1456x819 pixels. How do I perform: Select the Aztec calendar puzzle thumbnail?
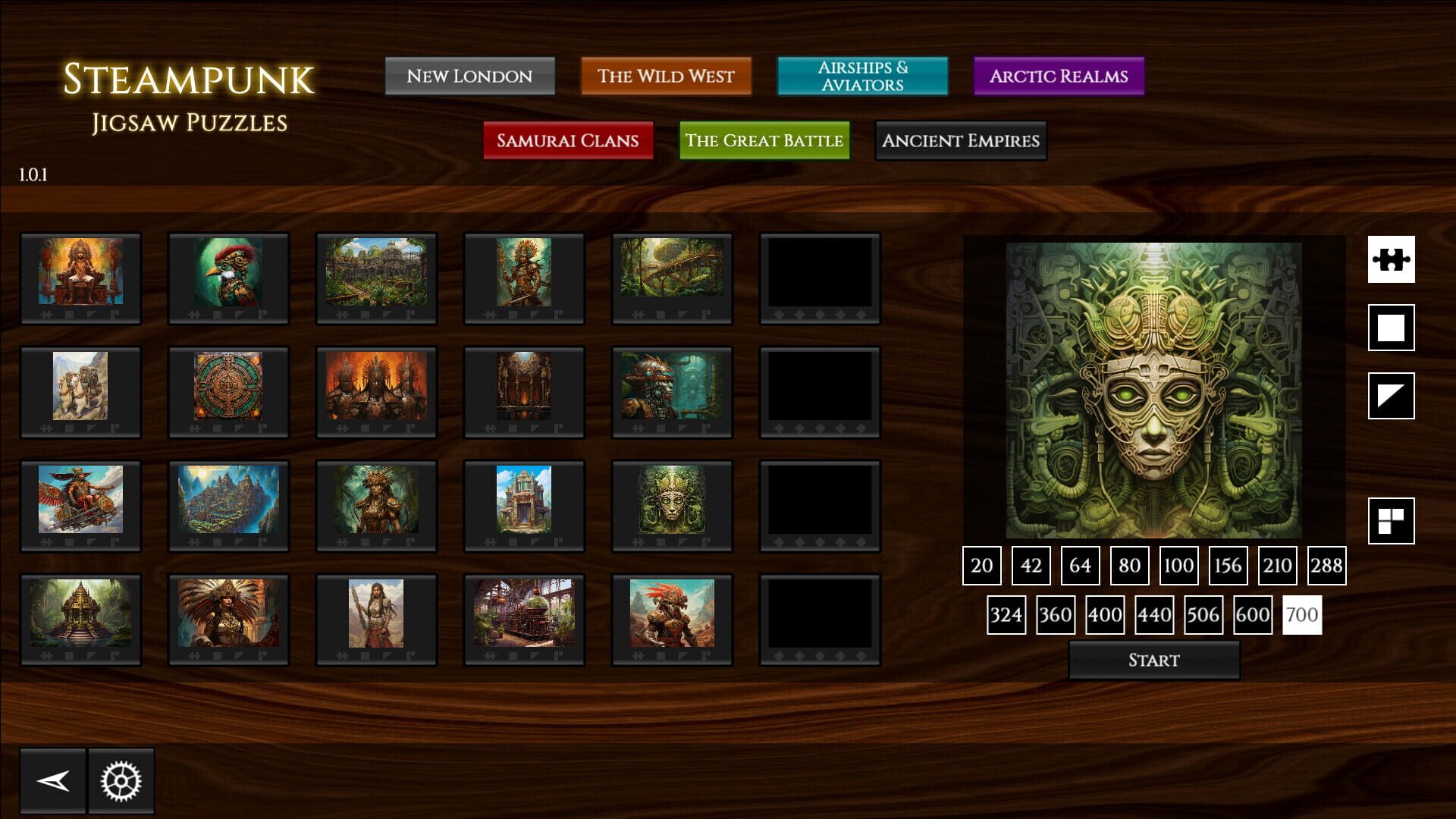click(229, 391)
